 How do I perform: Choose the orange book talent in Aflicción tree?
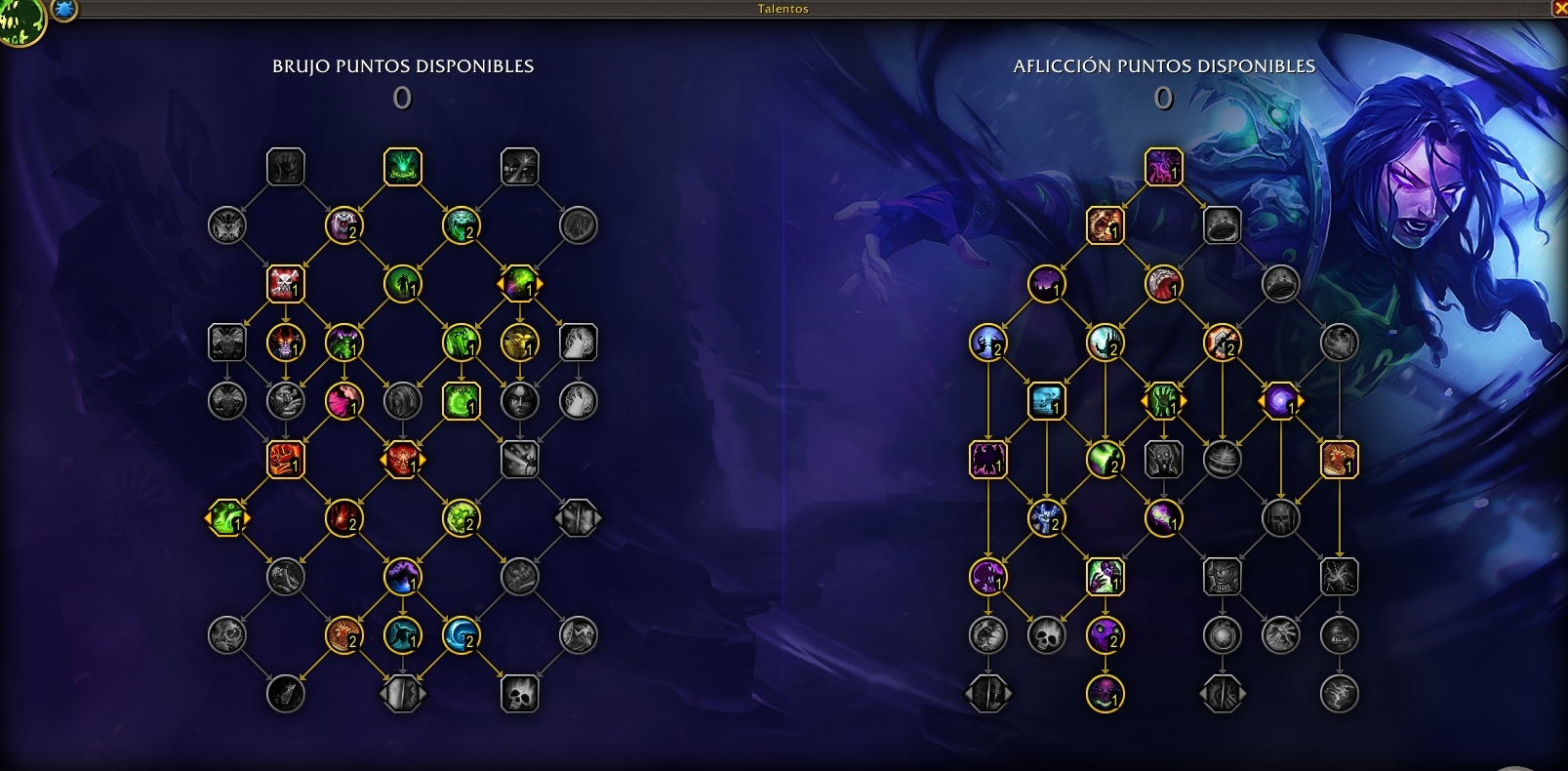coord(1339,460)
